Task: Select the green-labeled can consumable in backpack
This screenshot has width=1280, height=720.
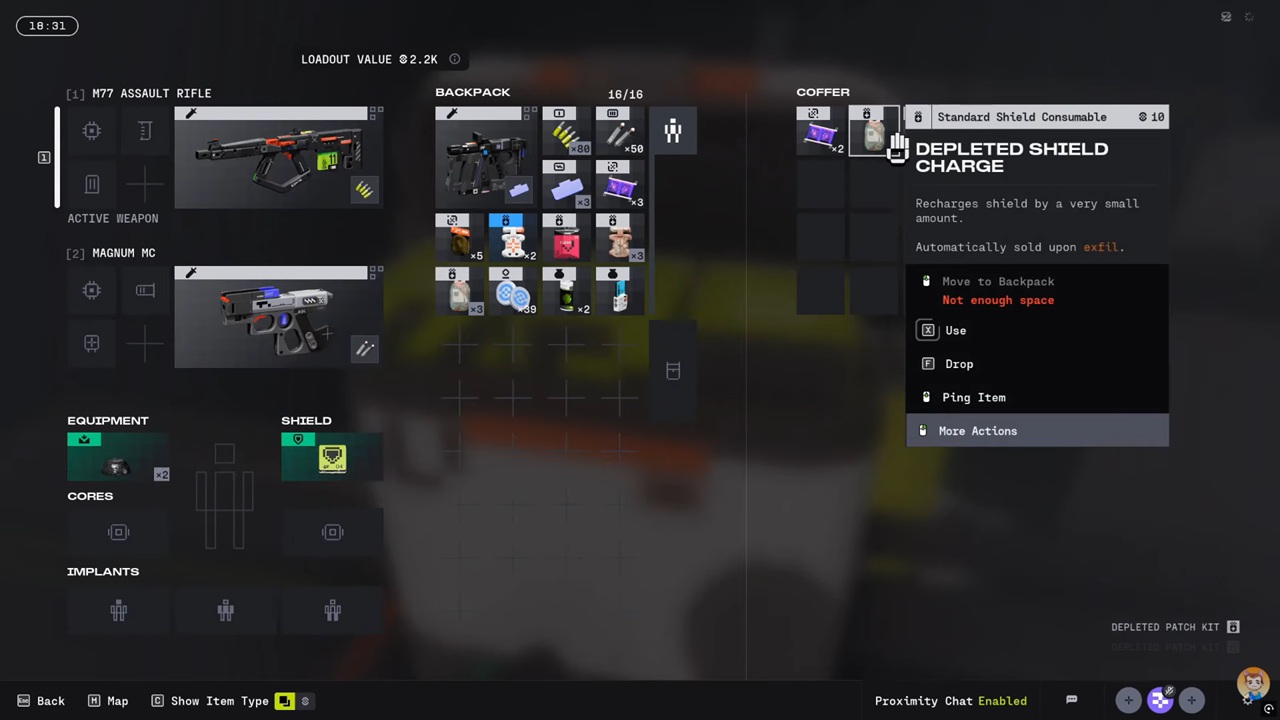Action: tap(566, 291)
